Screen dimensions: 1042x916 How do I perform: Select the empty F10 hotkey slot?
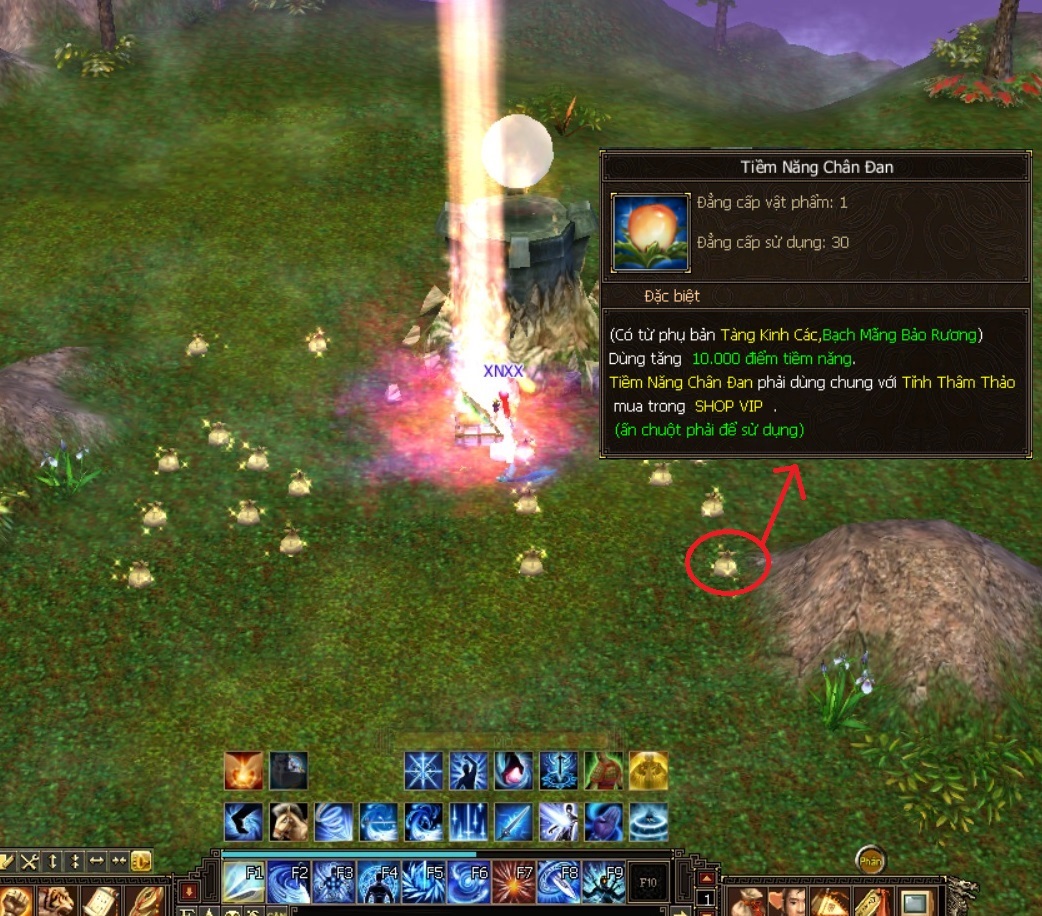pyautogui.click(x=648, y=883)
